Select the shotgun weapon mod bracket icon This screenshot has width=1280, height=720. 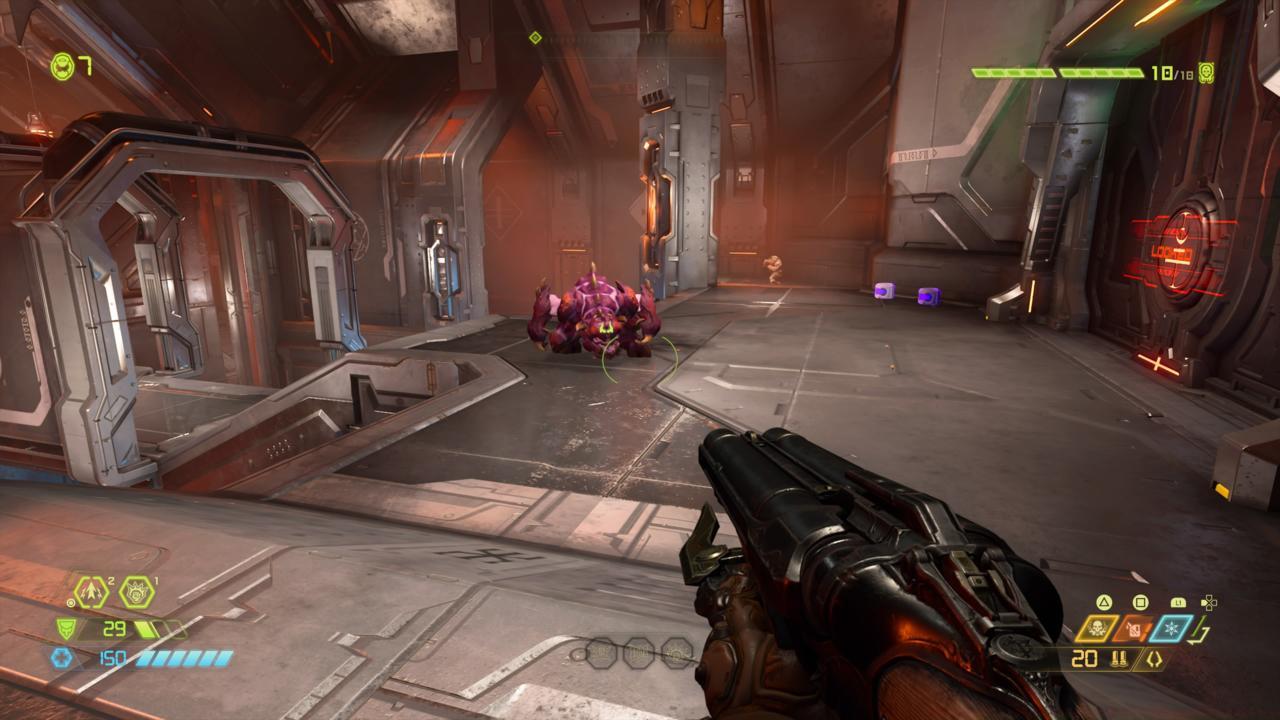pos(1154,659)
